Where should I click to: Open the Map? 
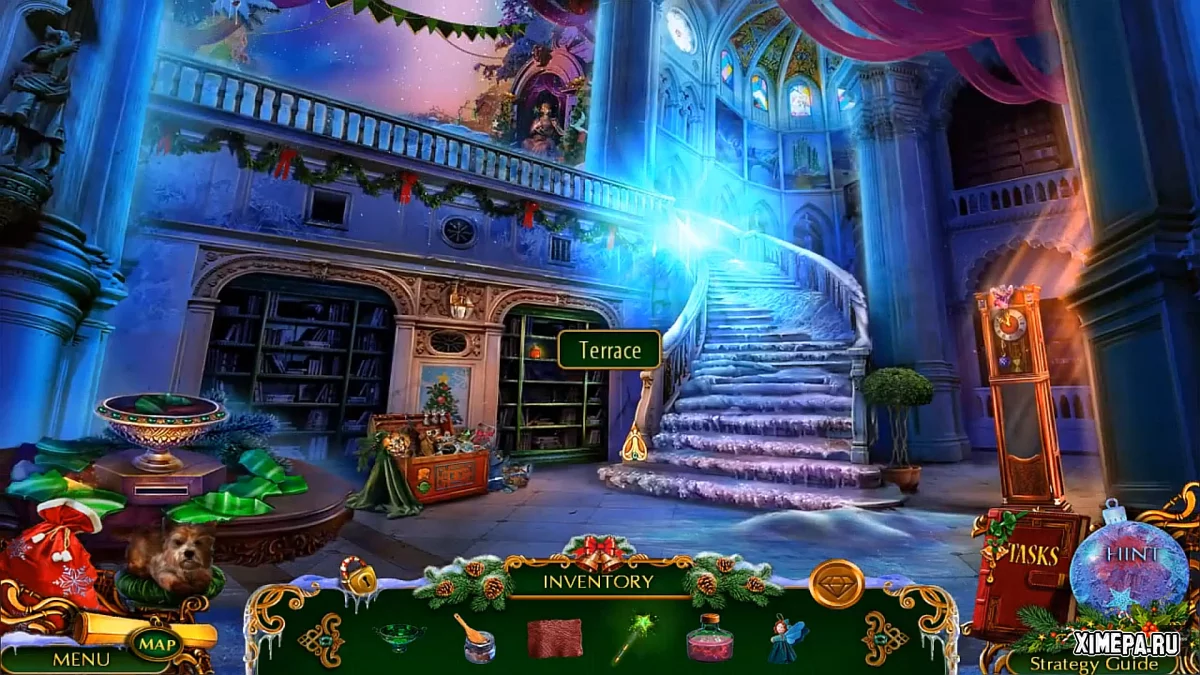click(155, 645)
